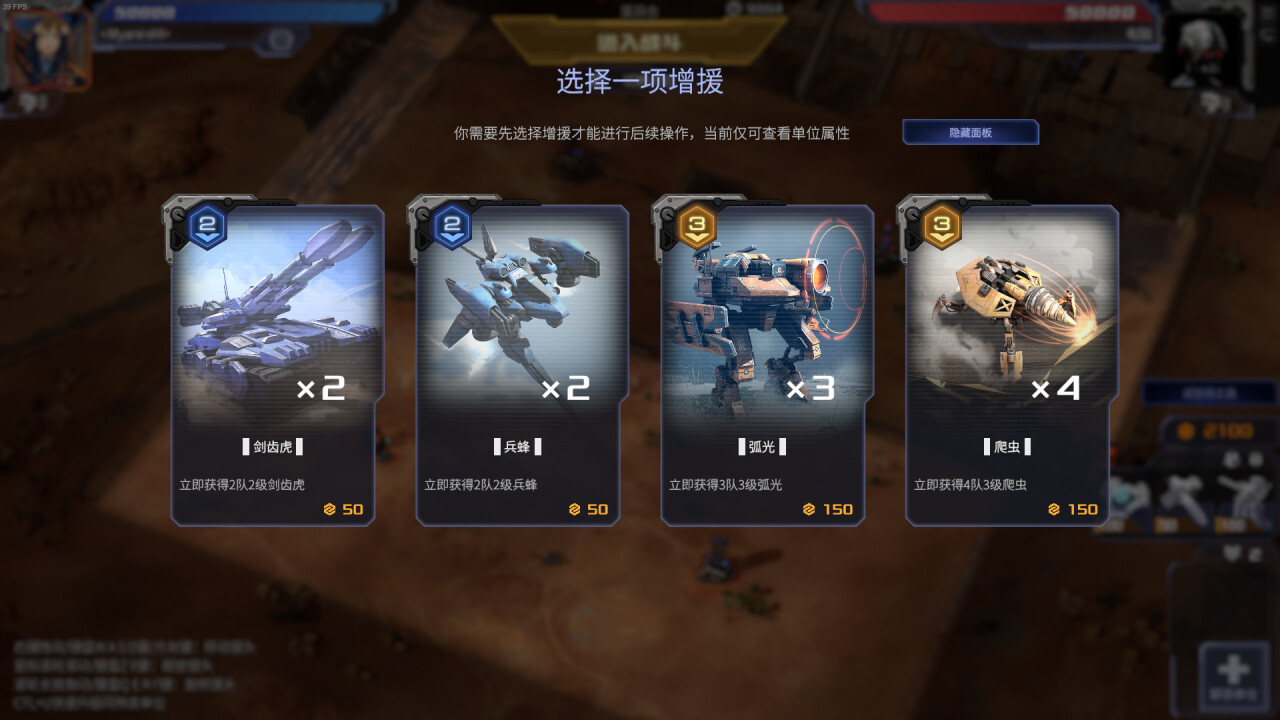Click the 进入战斗 banner at top

pyautogui.click(x=640, y=40)
